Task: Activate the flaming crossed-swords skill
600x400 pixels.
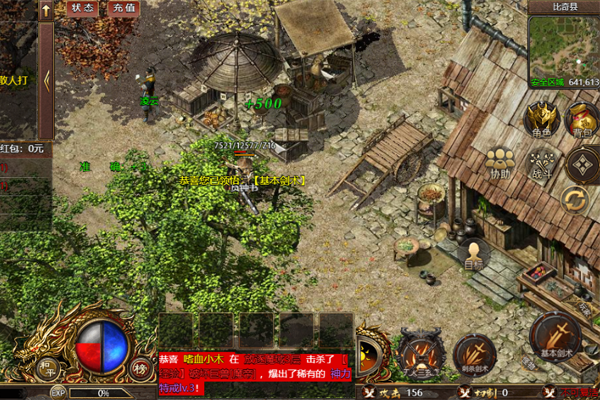Action: click(x=418, y=352)
